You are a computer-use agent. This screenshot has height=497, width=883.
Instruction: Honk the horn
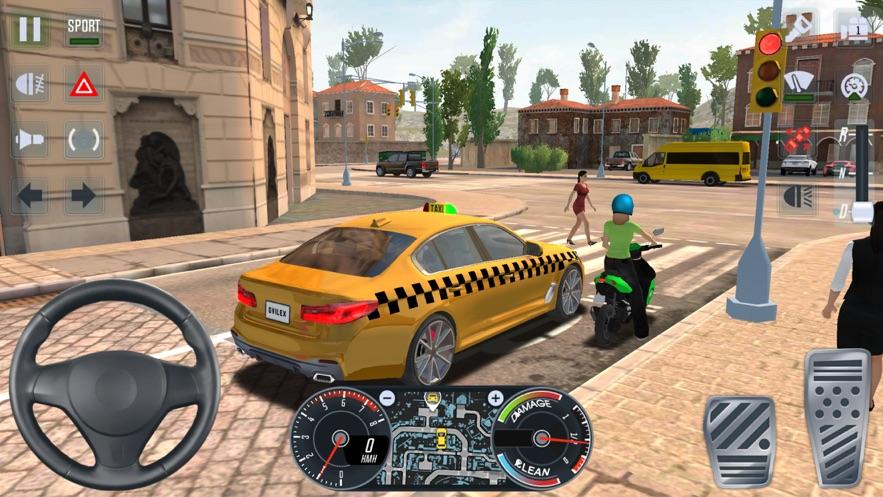[30, 139]
